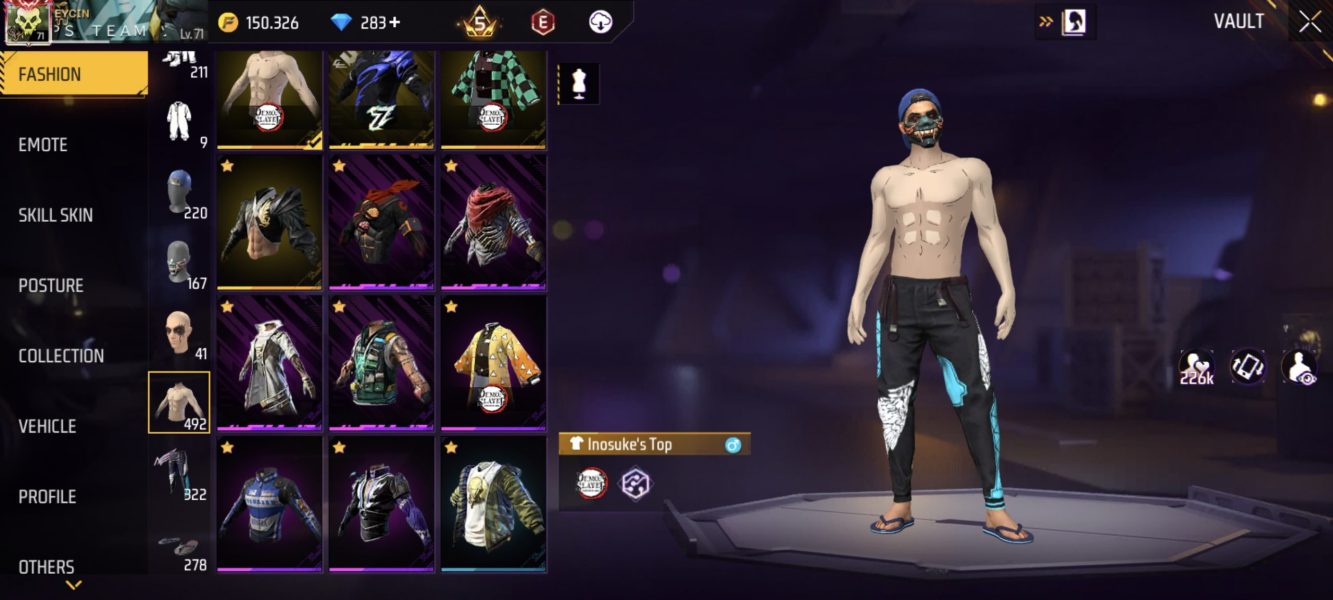This screenshot has height=600, width=1333.
Task: Close the Vault screen
Action: tap(1309, 23)
